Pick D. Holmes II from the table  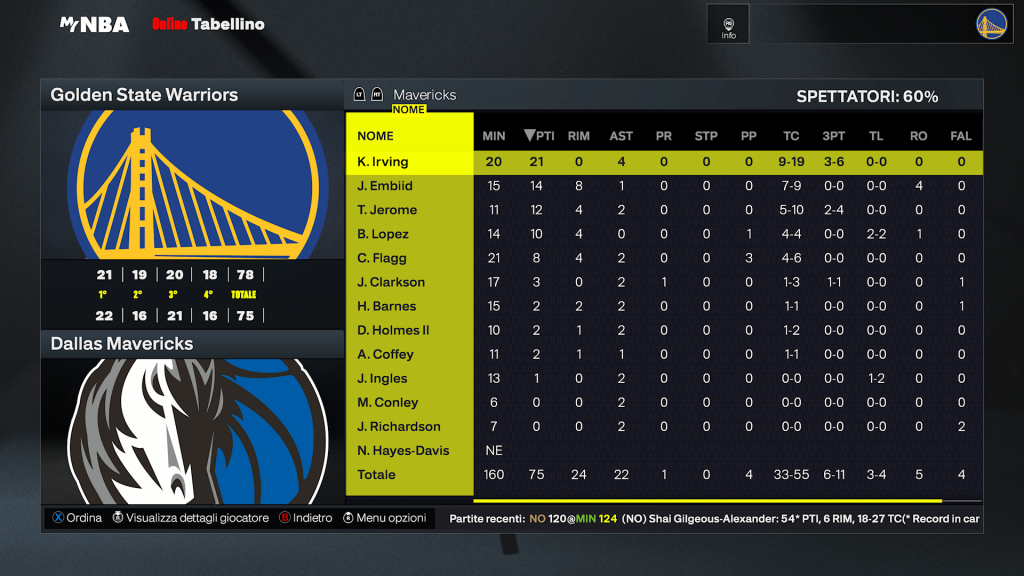[393, 330]
